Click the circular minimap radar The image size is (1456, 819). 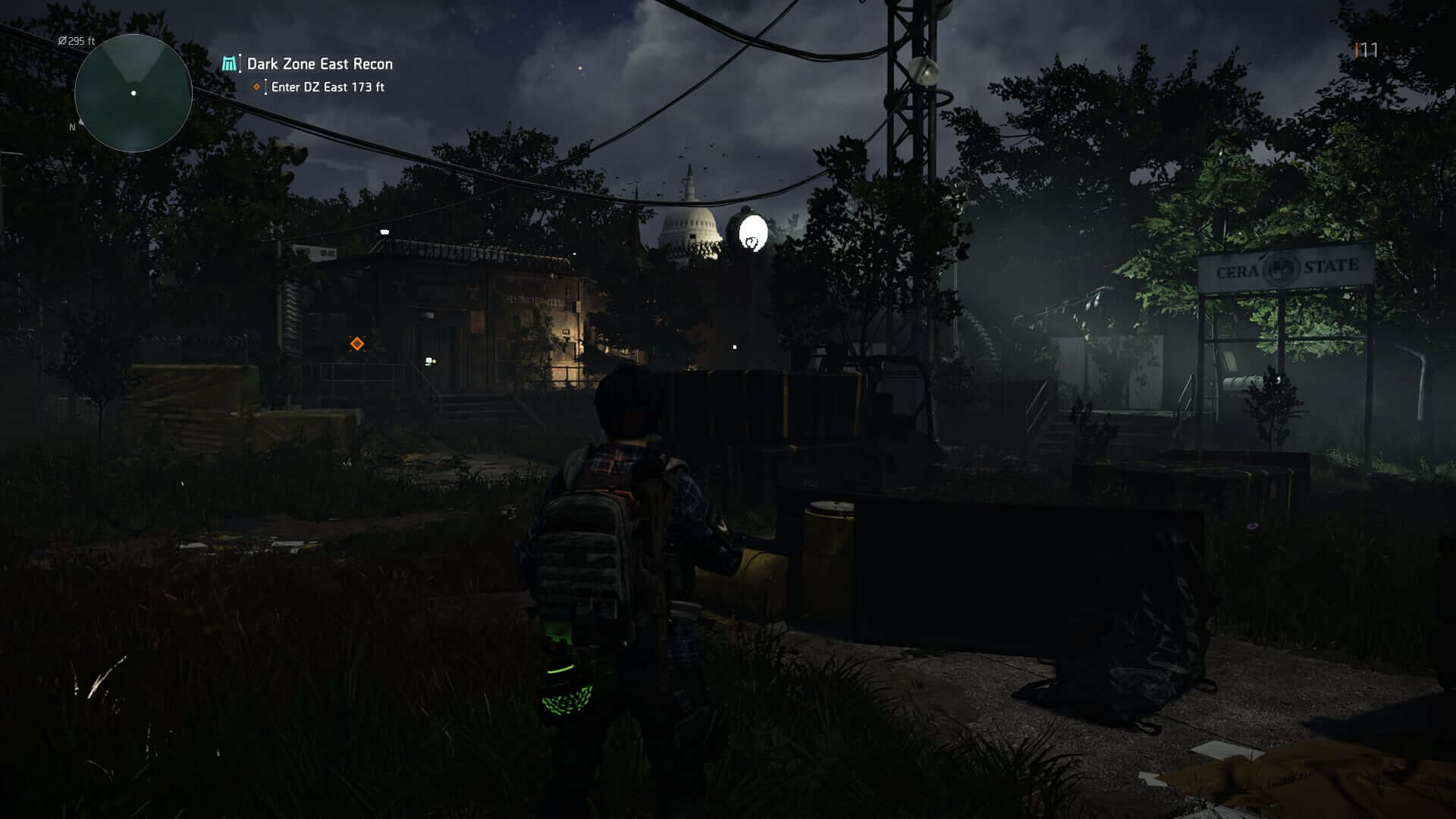click(x=133, y=93)
